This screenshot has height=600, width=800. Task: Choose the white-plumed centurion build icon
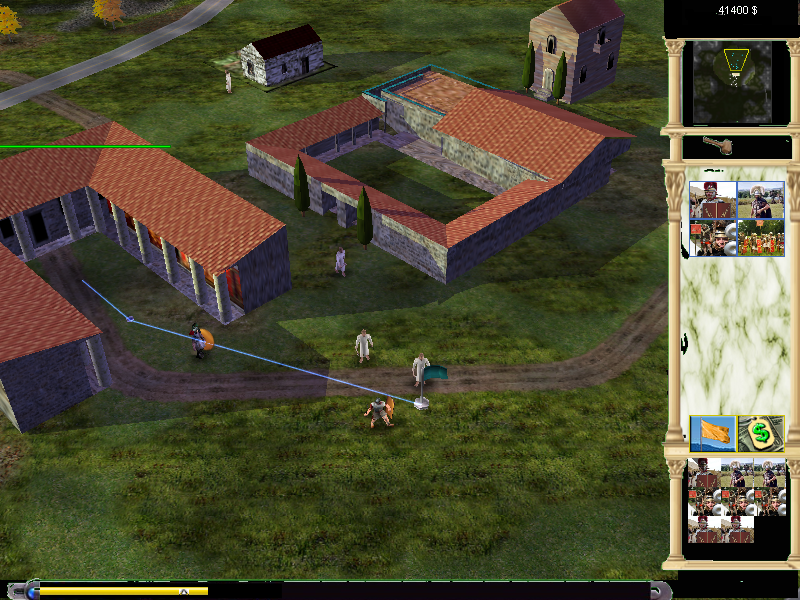pyautogui.click(x=760, y=200)
